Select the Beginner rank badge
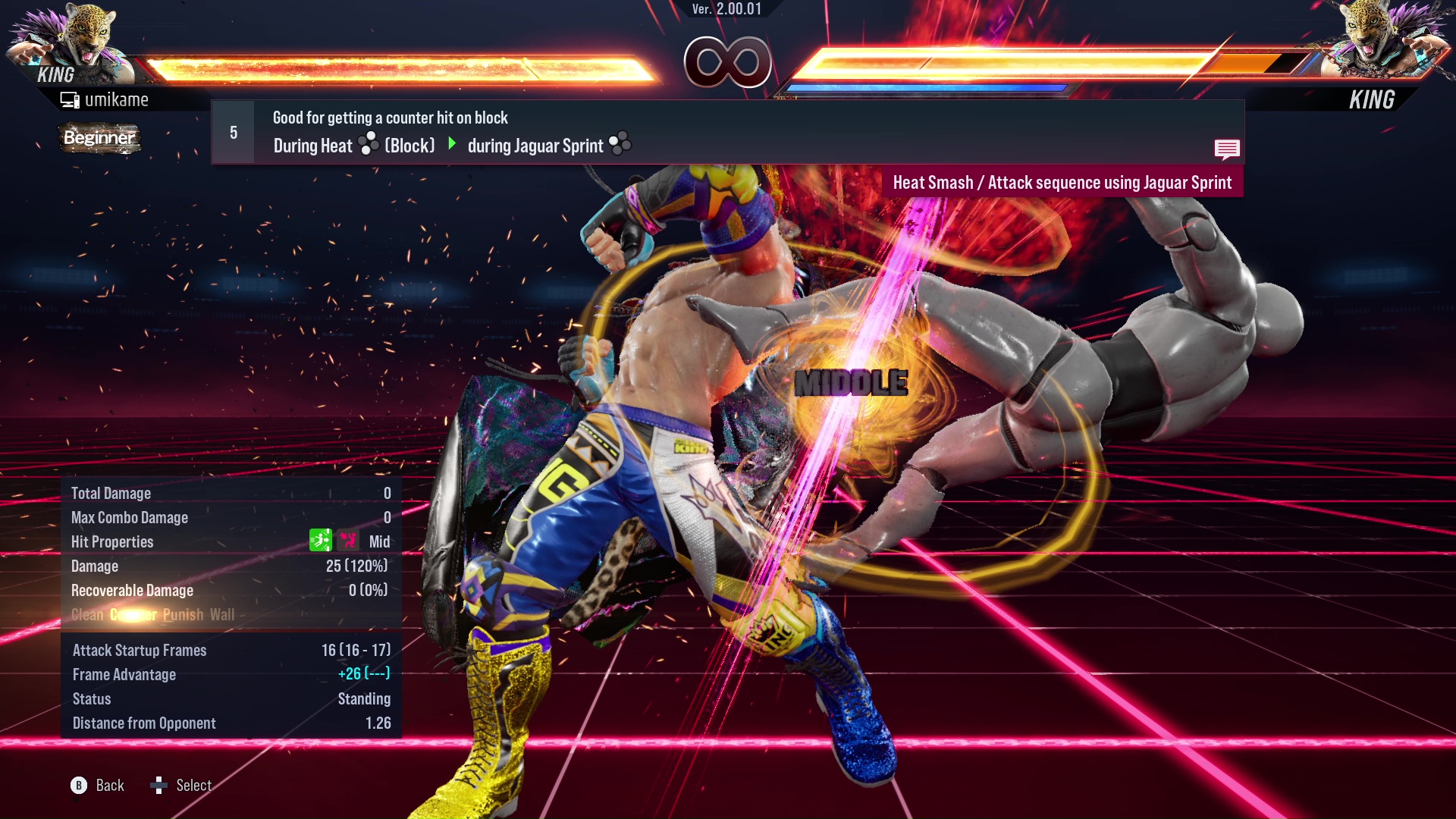 (99, 138)
